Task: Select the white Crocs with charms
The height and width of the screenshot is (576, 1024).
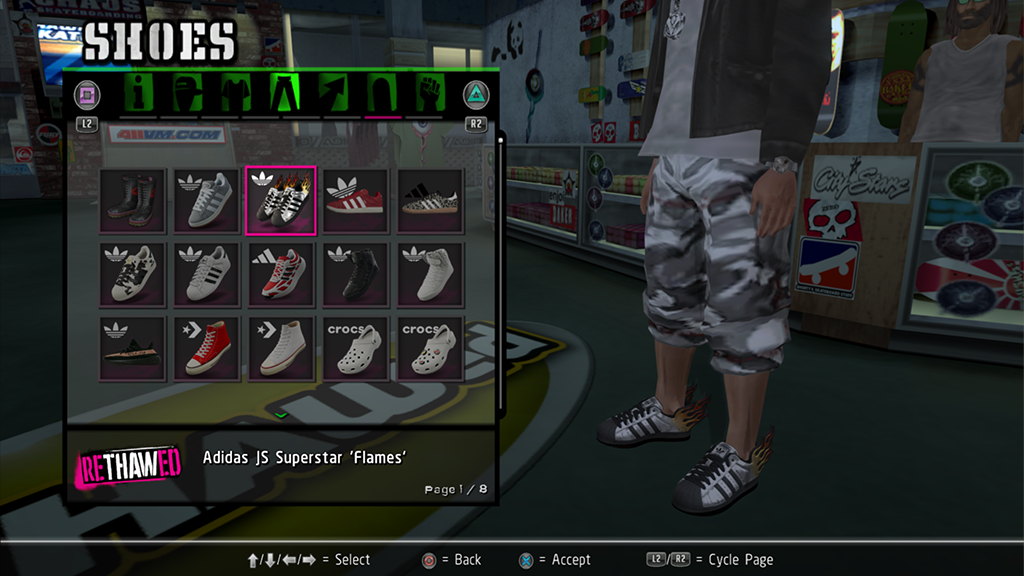Action: pos(430,348)
